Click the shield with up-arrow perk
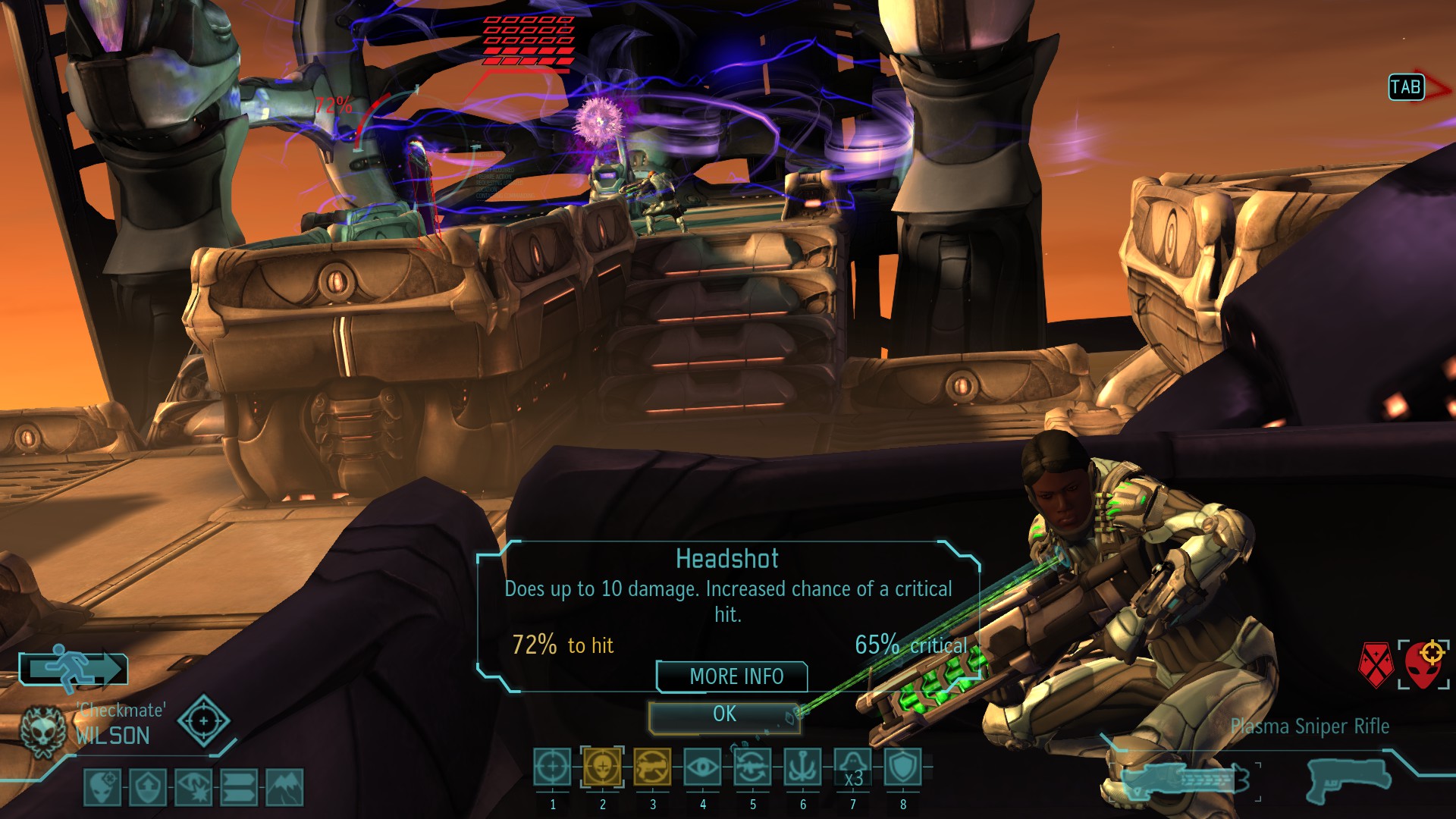1456x819 pixels. (x=148, y=787)
